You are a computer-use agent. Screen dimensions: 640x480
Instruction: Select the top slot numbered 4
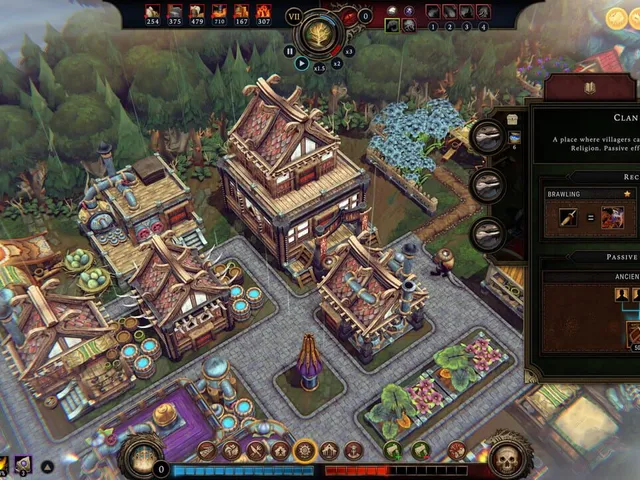point(484,12)
